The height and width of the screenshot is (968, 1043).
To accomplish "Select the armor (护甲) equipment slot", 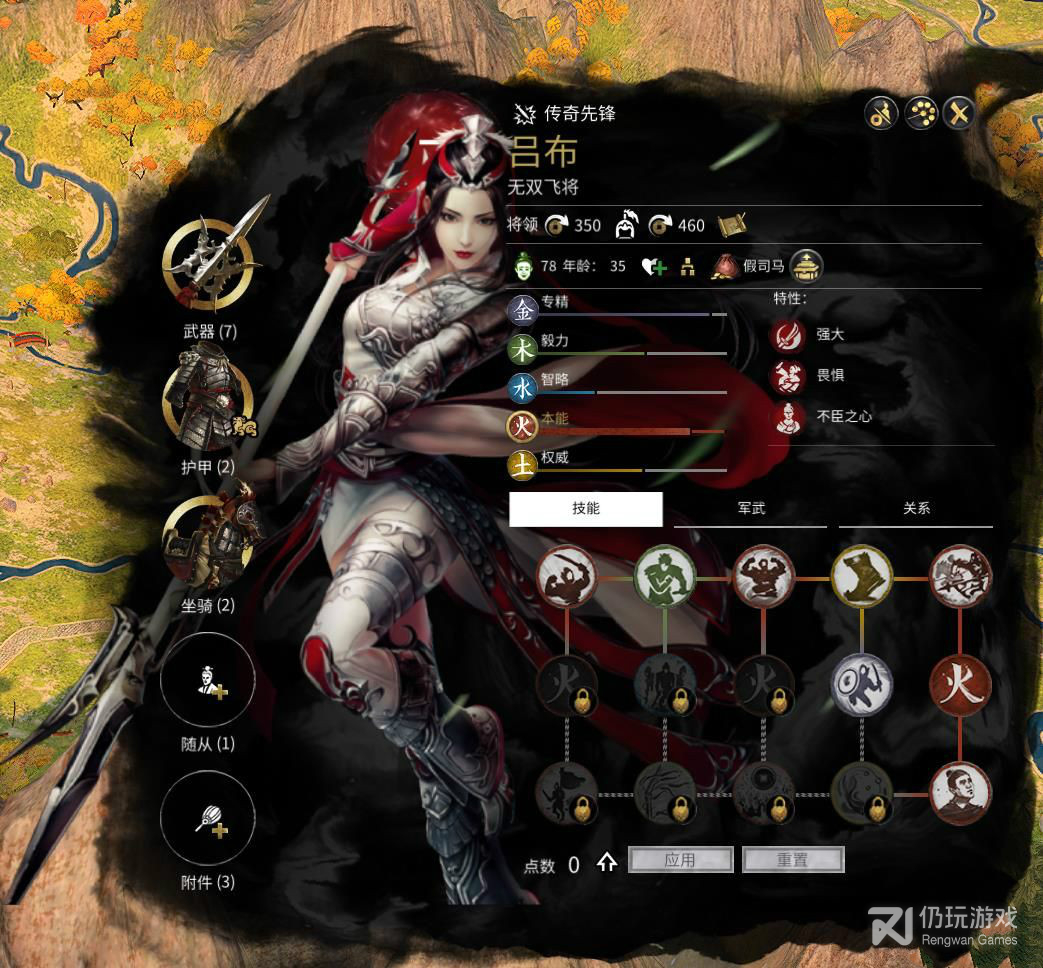I will point(208,400).
